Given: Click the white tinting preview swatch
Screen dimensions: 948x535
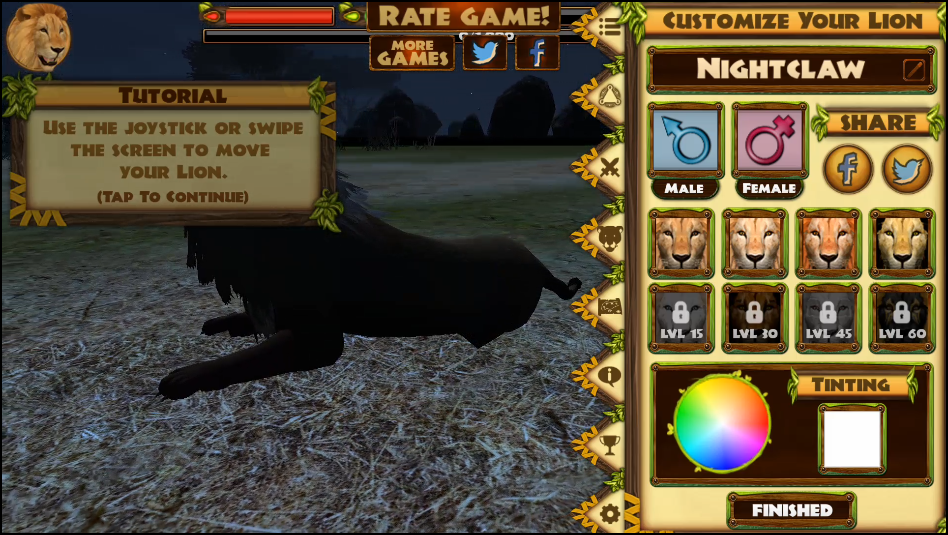Looking at the screenshot, I should (x=852, y=438).
